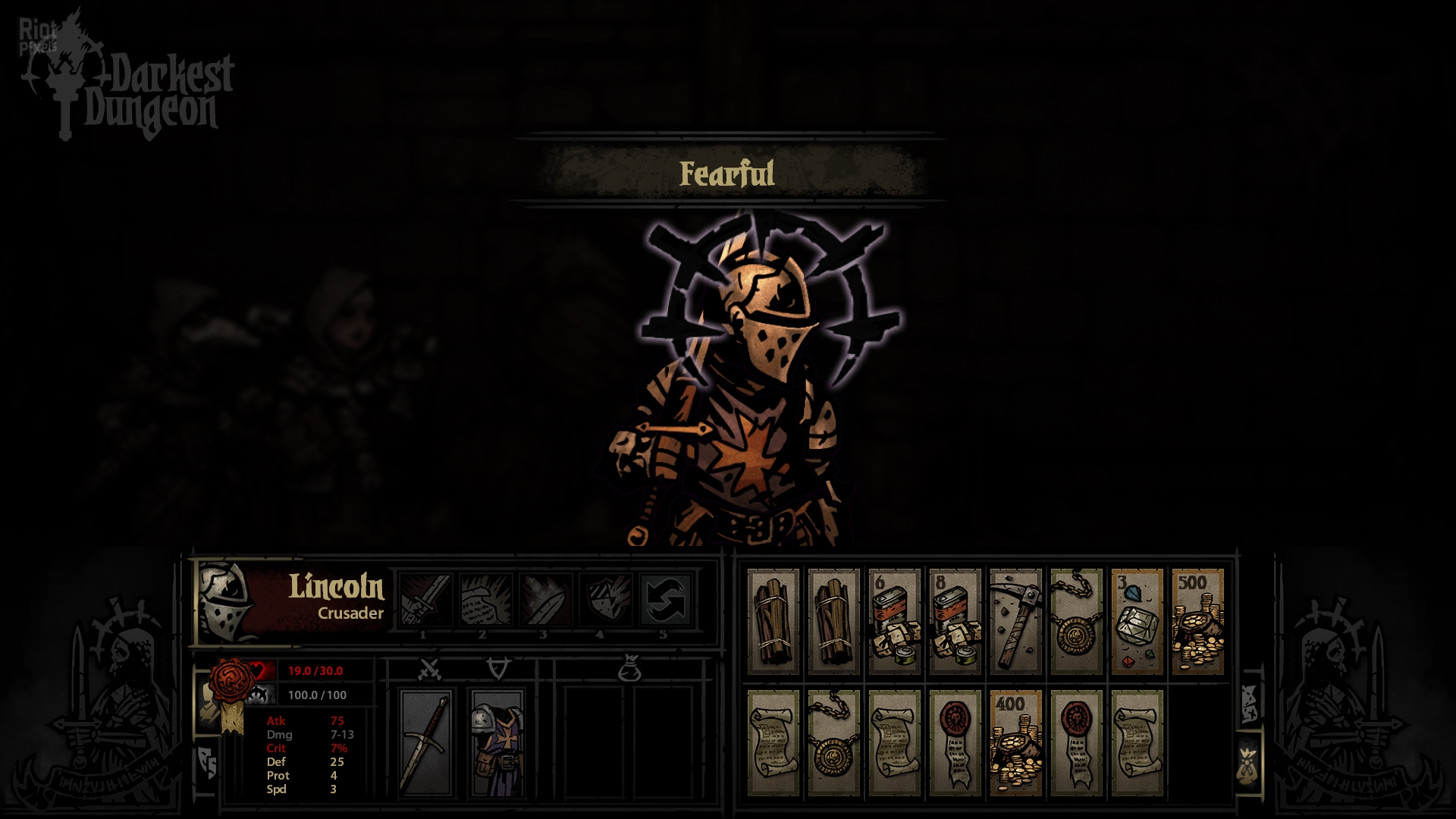Switch to the map tab beside inventory
Image resolution: width=1456 pixels, height=819 pixels.
tap(1249, 702)
